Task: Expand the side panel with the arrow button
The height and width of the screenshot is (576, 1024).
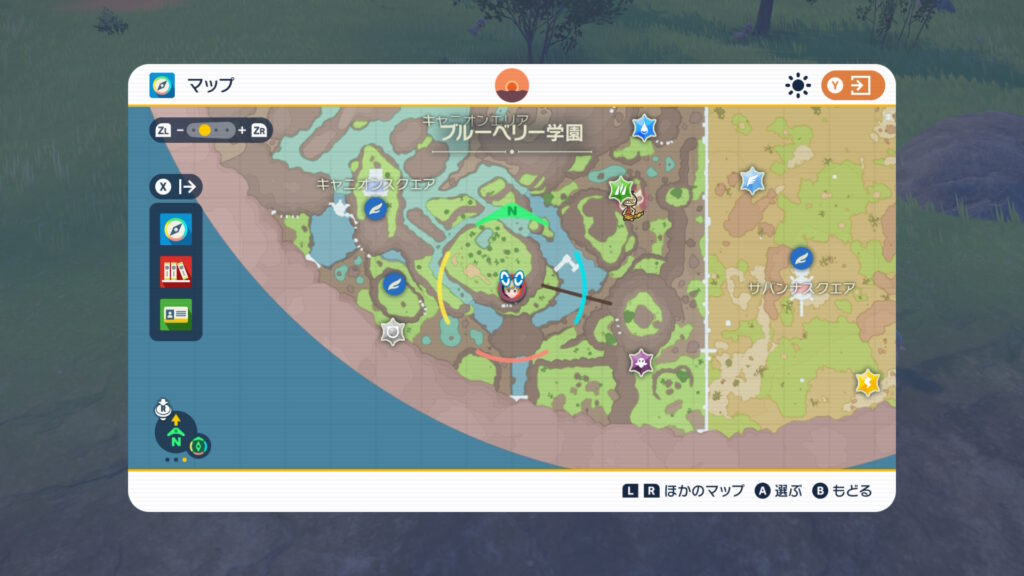Action: (177, 186)
